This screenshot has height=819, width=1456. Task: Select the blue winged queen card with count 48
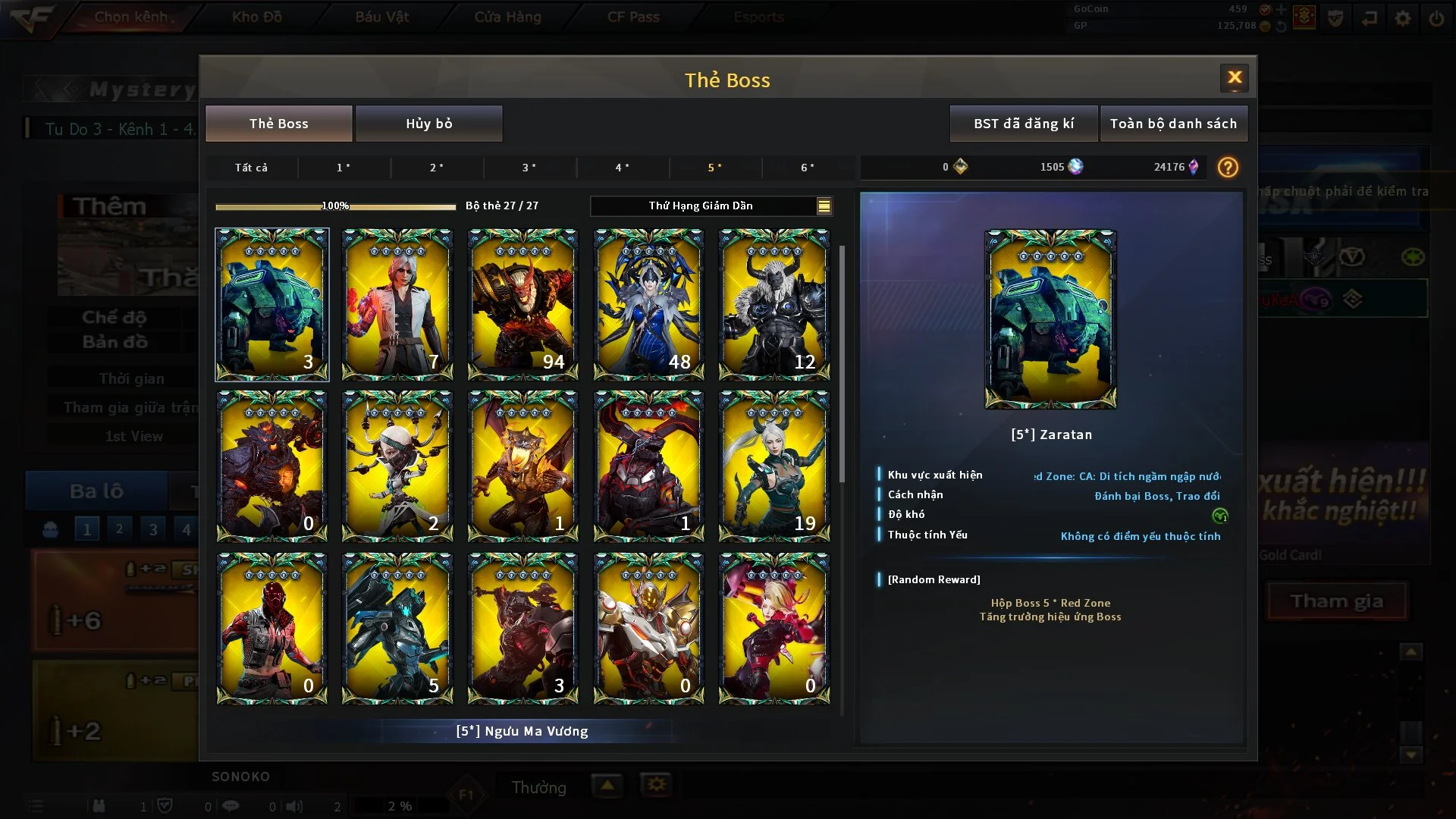coord(648,304)
